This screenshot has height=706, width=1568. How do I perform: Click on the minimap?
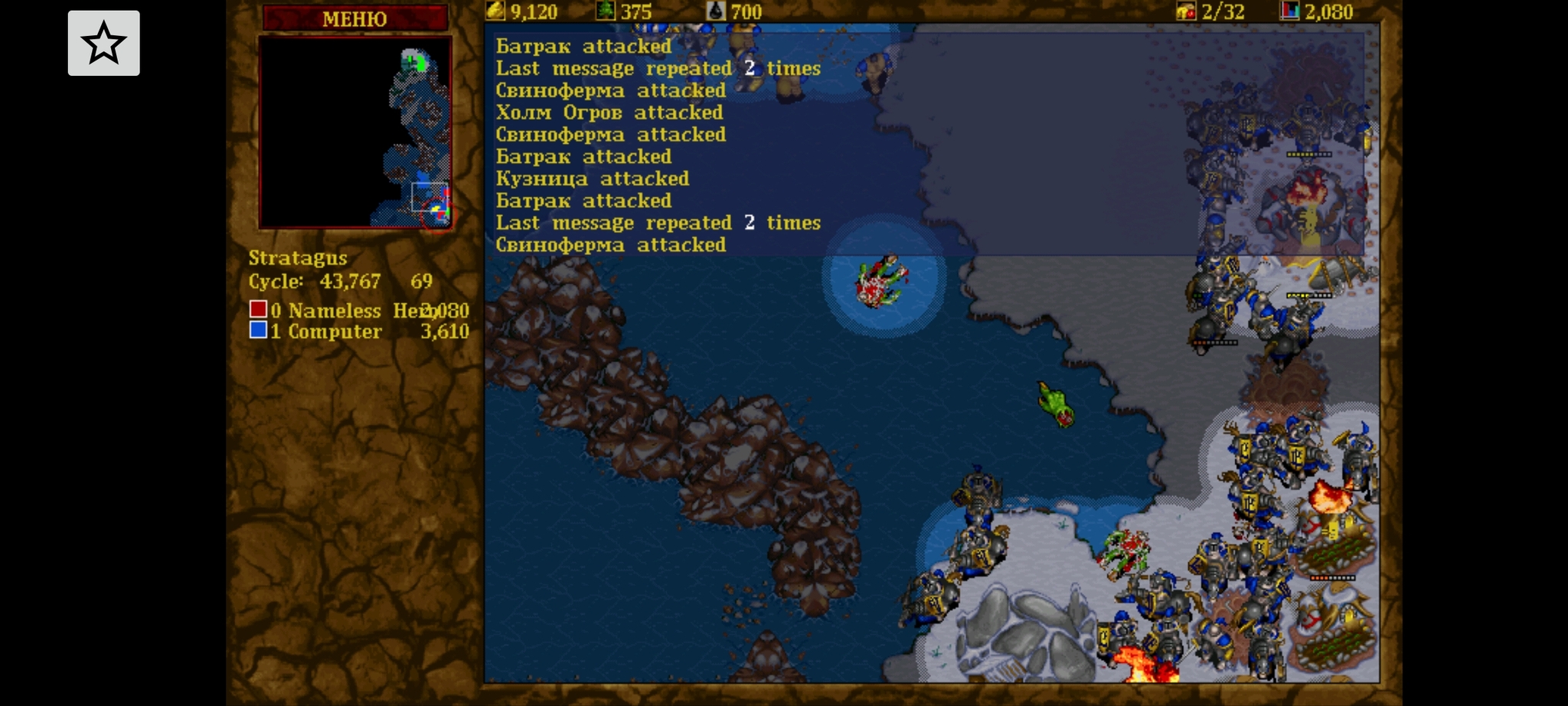[x=355, y=132]
